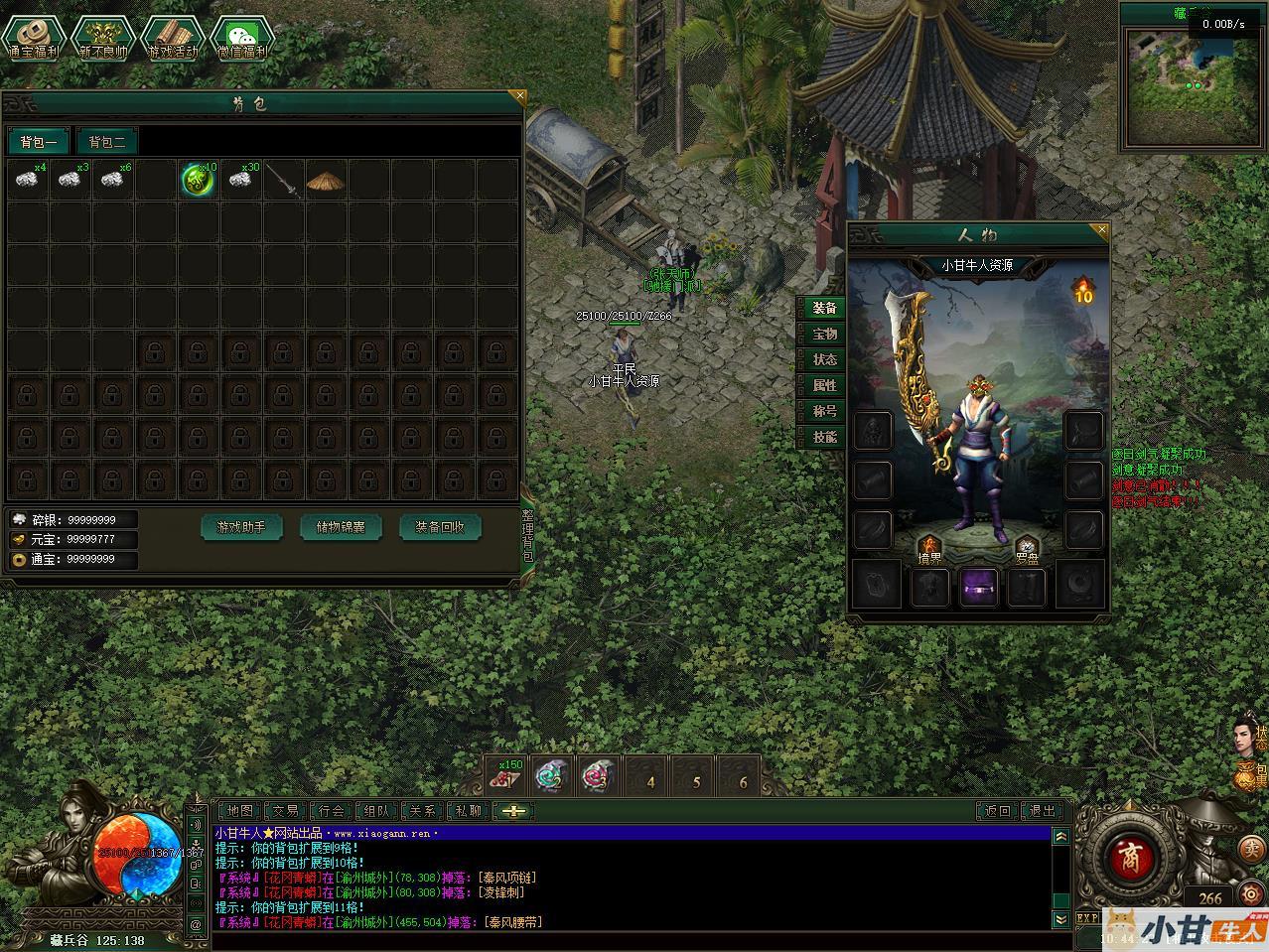The image size is (1269, 952).
Task: Open the 储物锦囊 storage button
Action: click(x=341, y=527)
